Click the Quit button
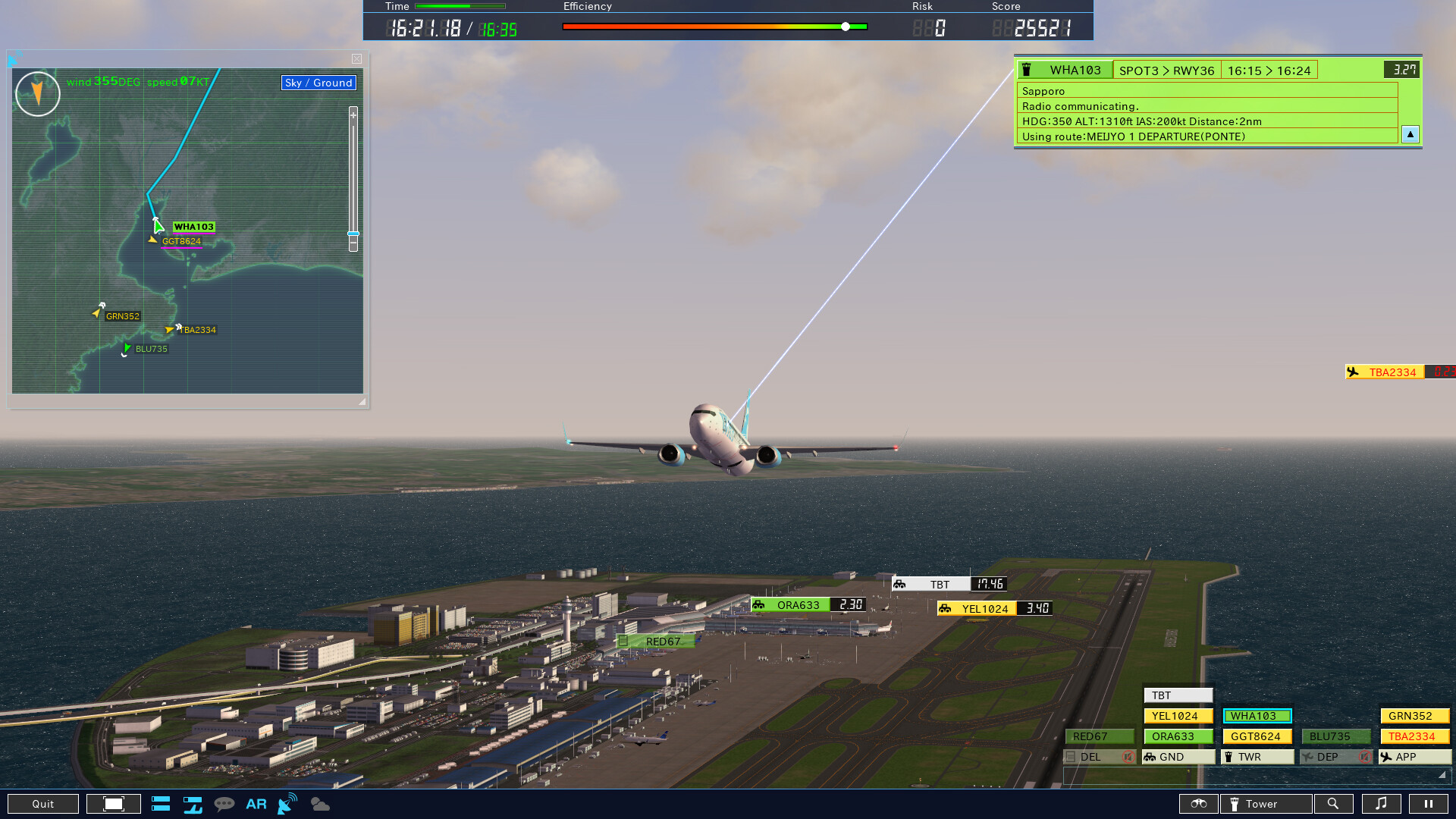The image size is (1456, 819). (x=42, y=804)
